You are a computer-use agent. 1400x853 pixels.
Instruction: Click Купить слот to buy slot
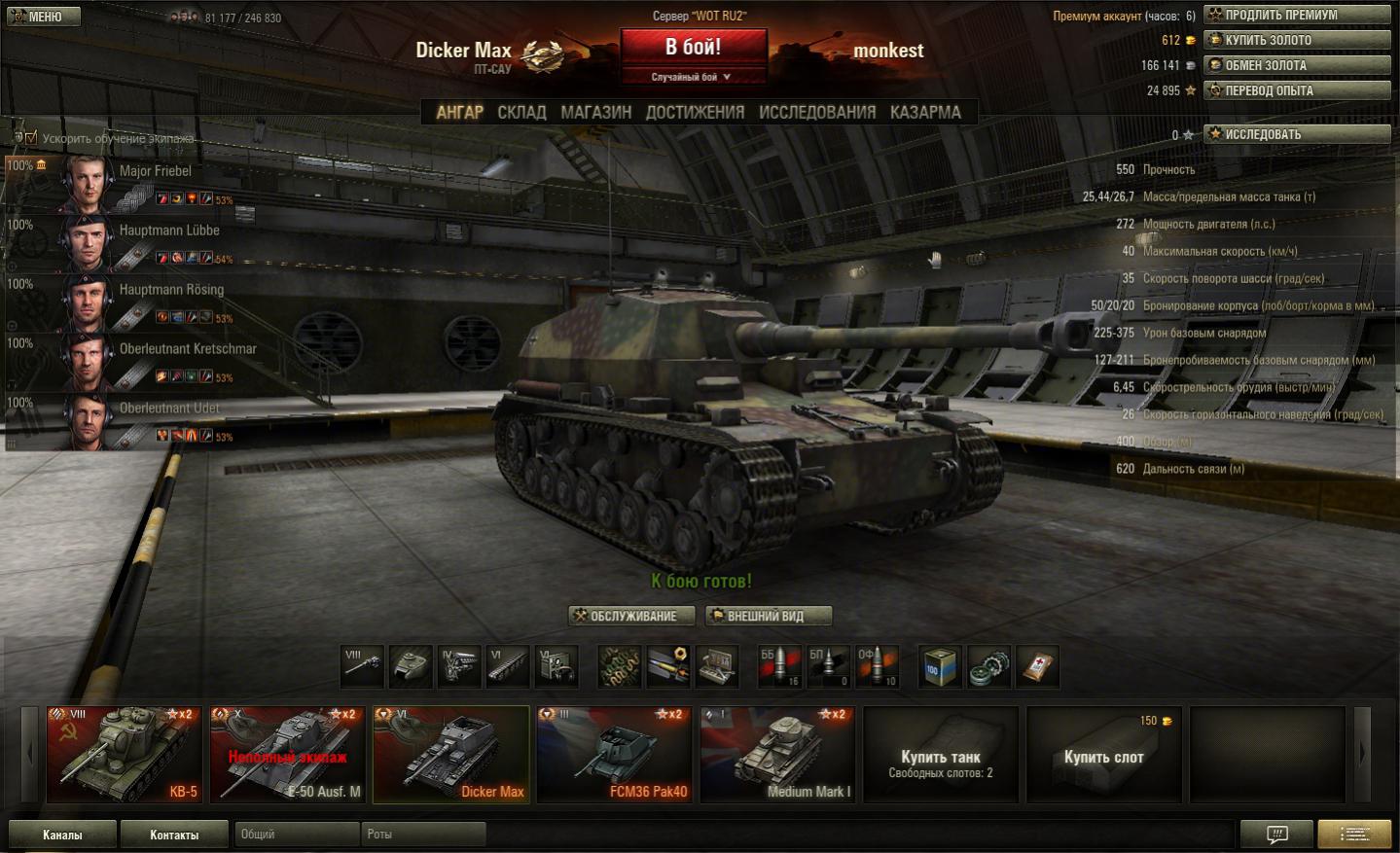(x=1103, y=756)
